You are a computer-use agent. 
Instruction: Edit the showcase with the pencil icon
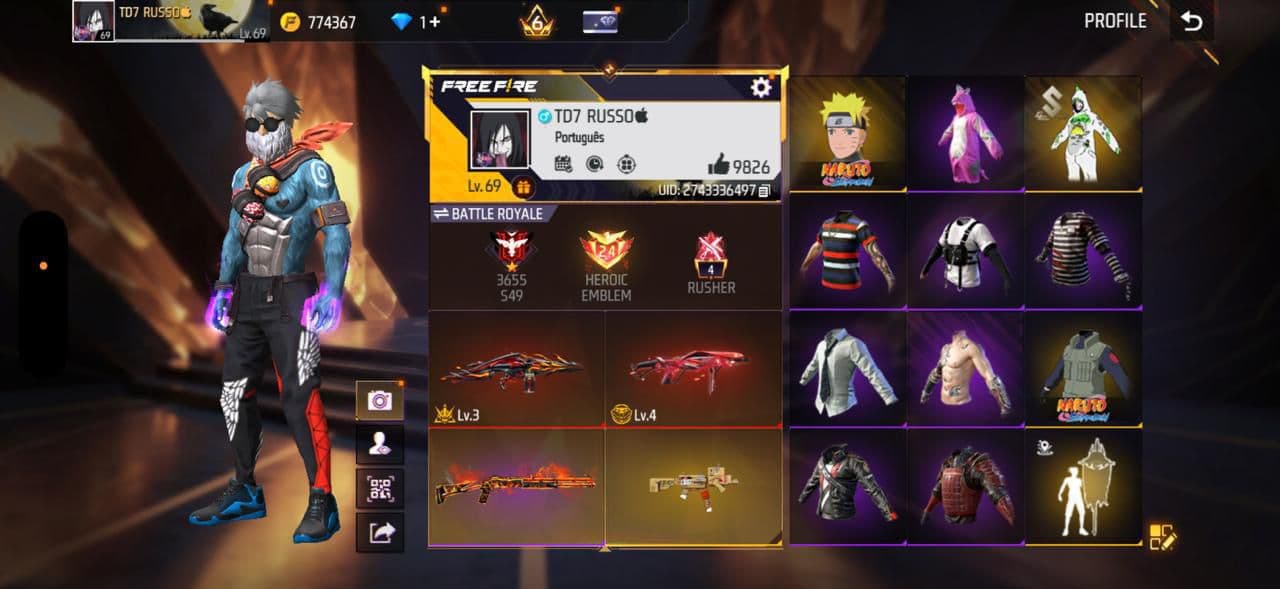click(x=1162, y=537)
